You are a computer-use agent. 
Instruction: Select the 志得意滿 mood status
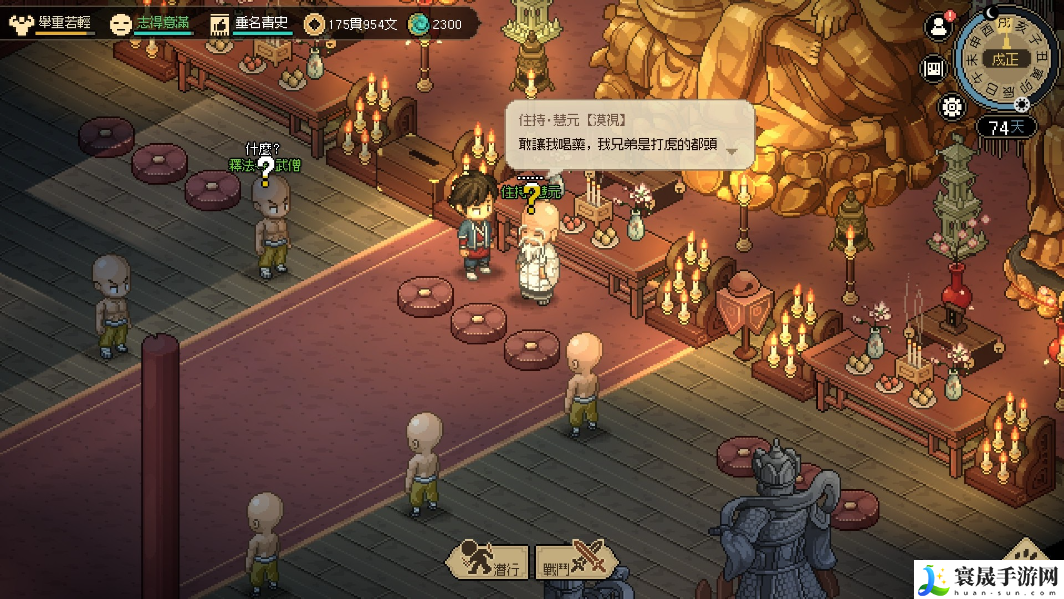point(150,23)
